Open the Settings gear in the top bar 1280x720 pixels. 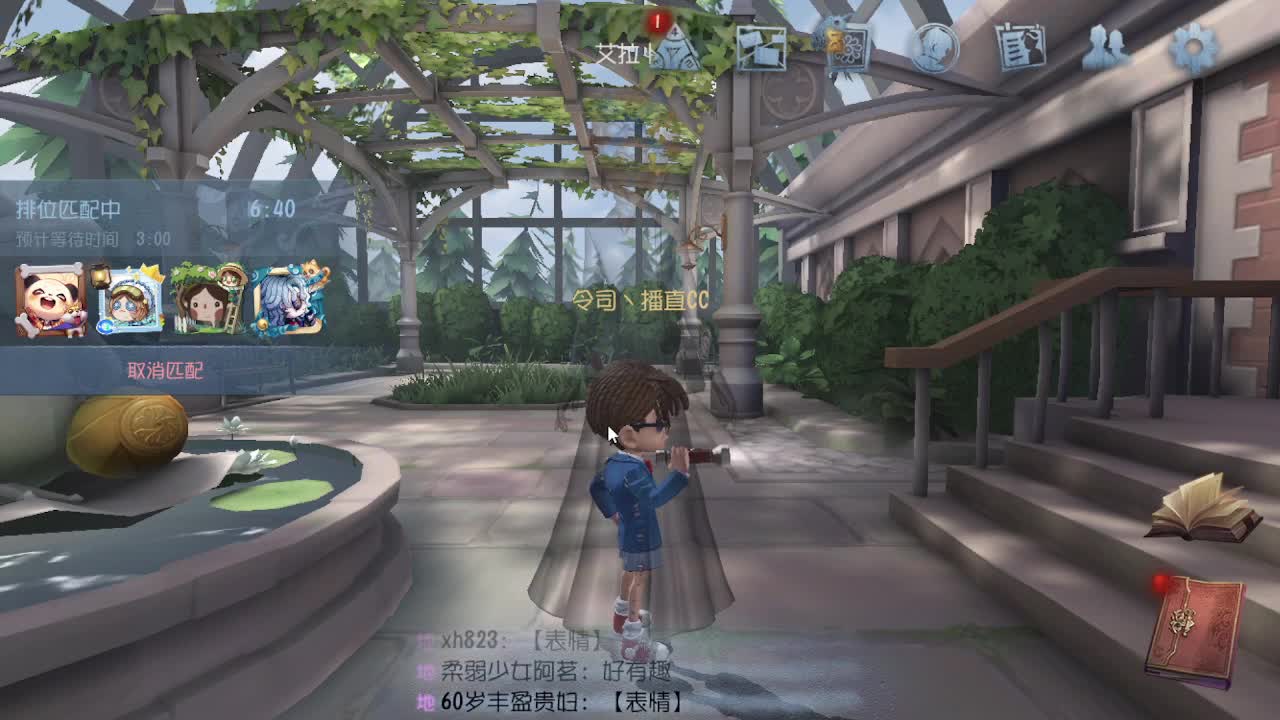click(x=1192, y=48)
